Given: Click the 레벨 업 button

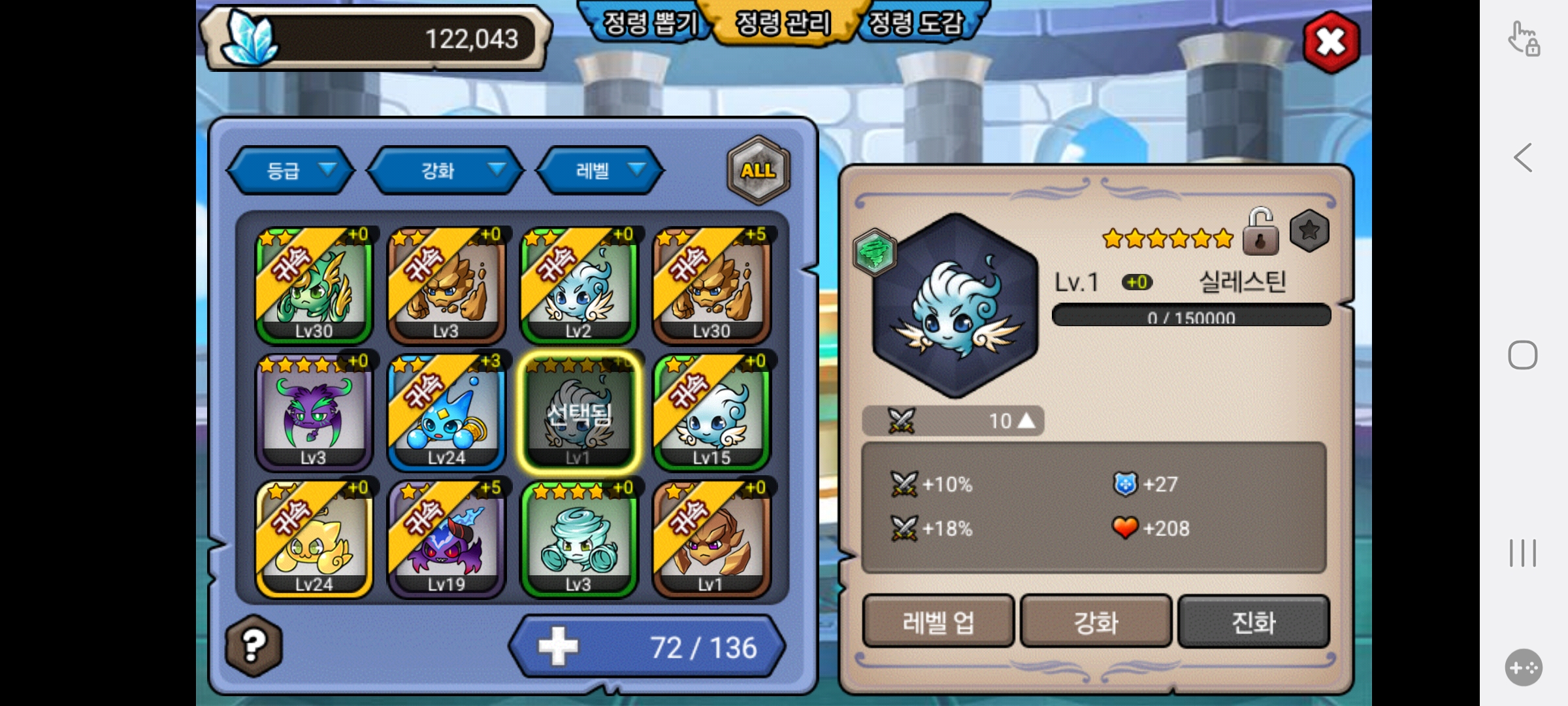Looking at the screenshot, I should (x=938, y=622).
